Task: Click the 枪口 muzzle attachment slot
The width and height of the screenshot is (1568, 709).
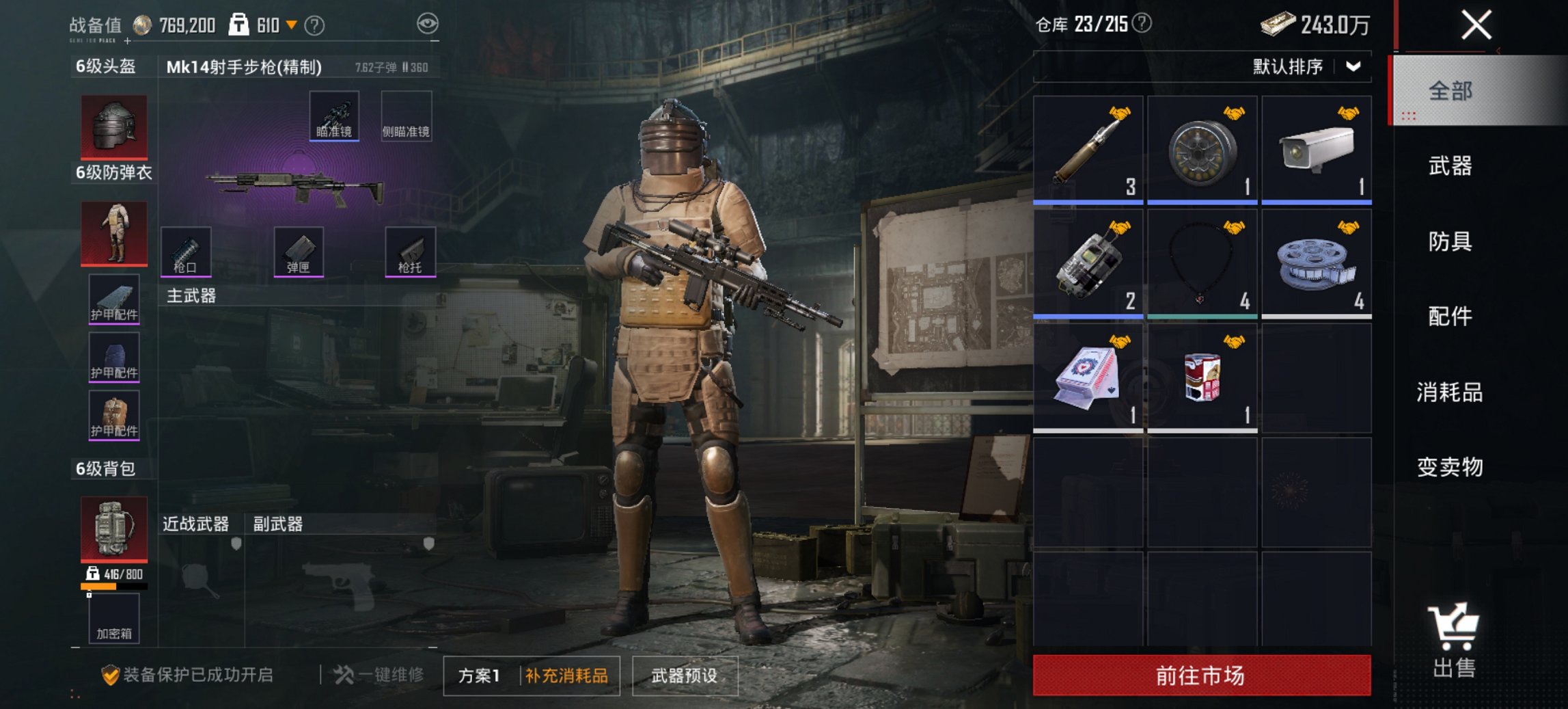Action: click(x=184, y=253)
